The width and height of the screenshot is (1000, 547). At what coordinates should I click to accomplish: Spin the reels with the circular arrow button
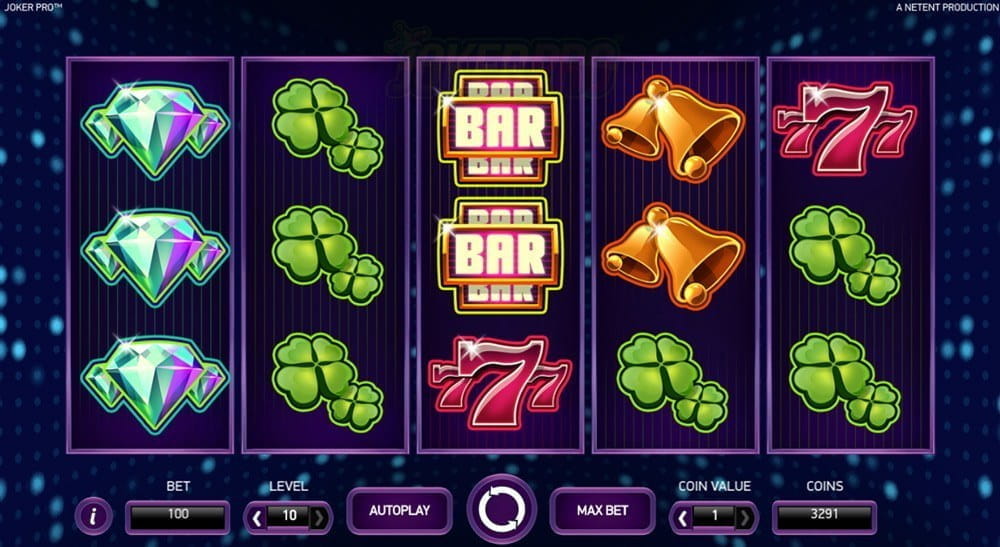(x=500, y=509)
